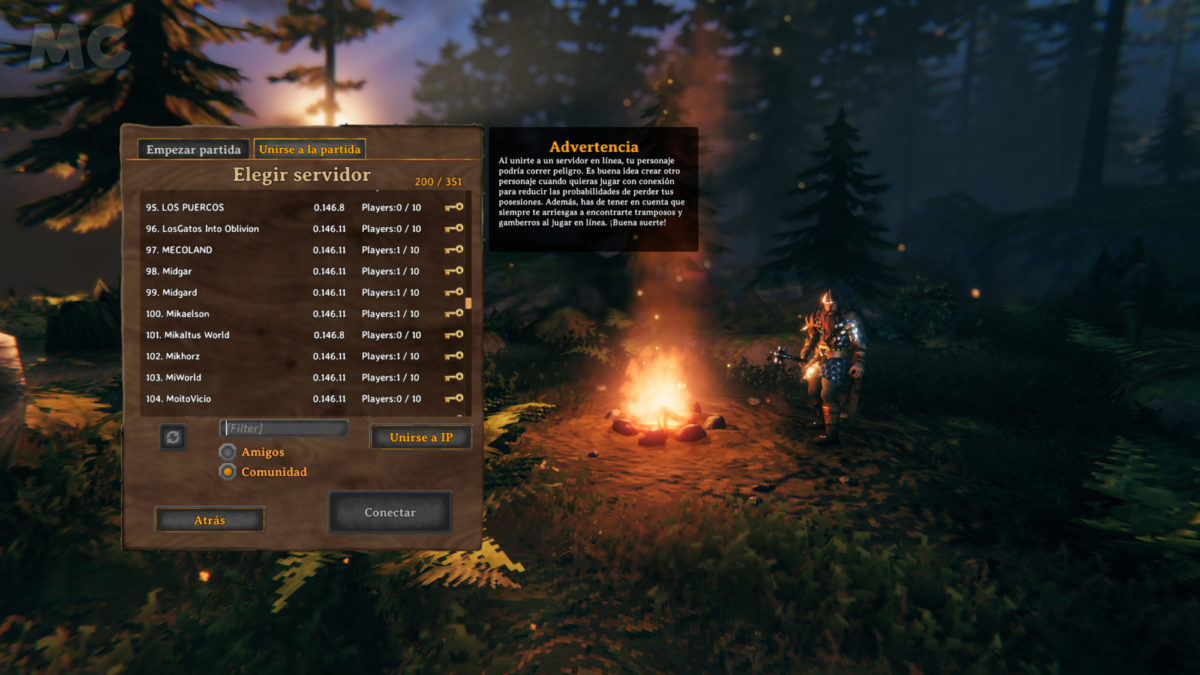The width and height of the screenshot is (1200, 675).
Task: Select the Amigos radio option
Action: (228, 452)
